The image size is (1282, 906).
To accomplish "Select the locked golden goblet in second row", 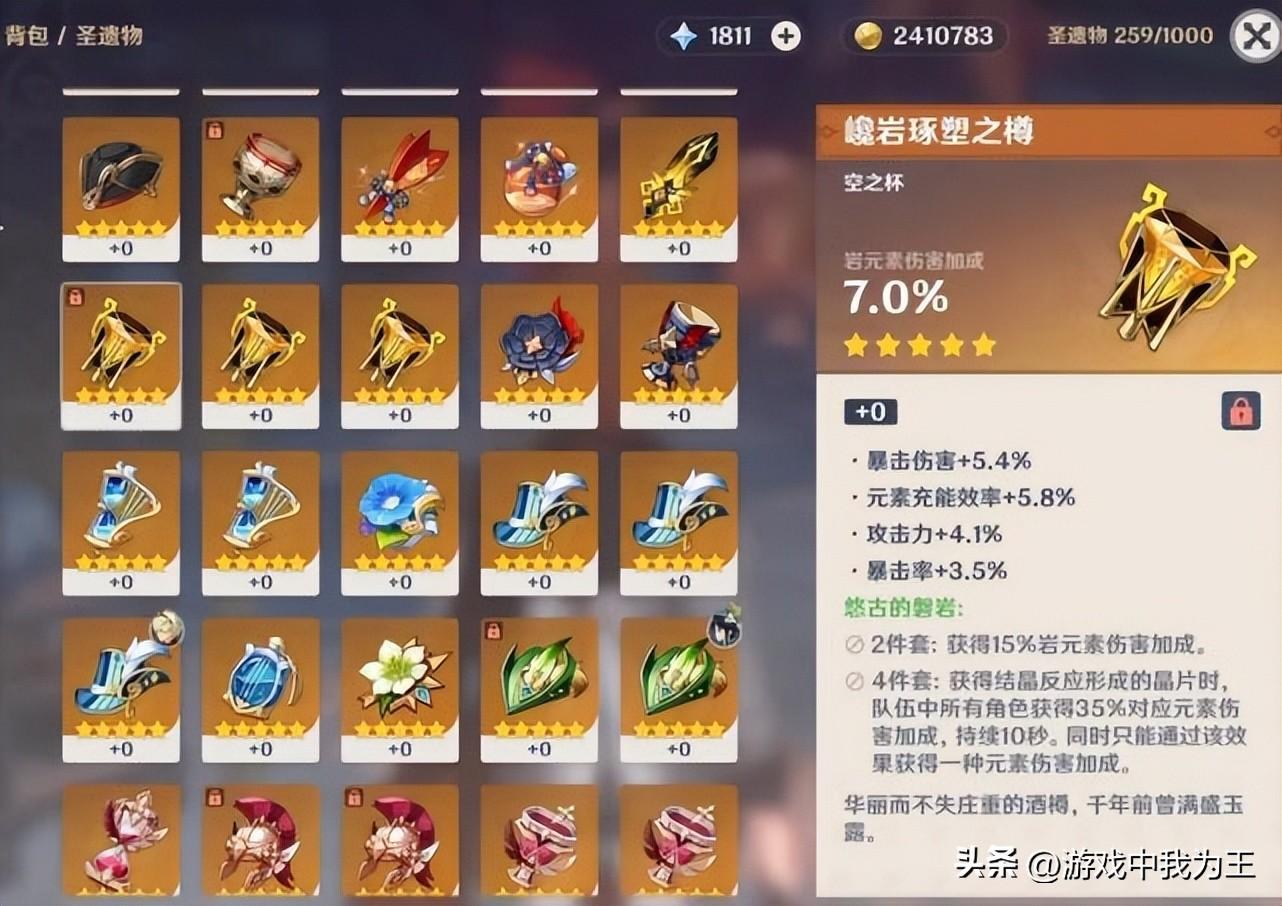I will coord(121,352).
